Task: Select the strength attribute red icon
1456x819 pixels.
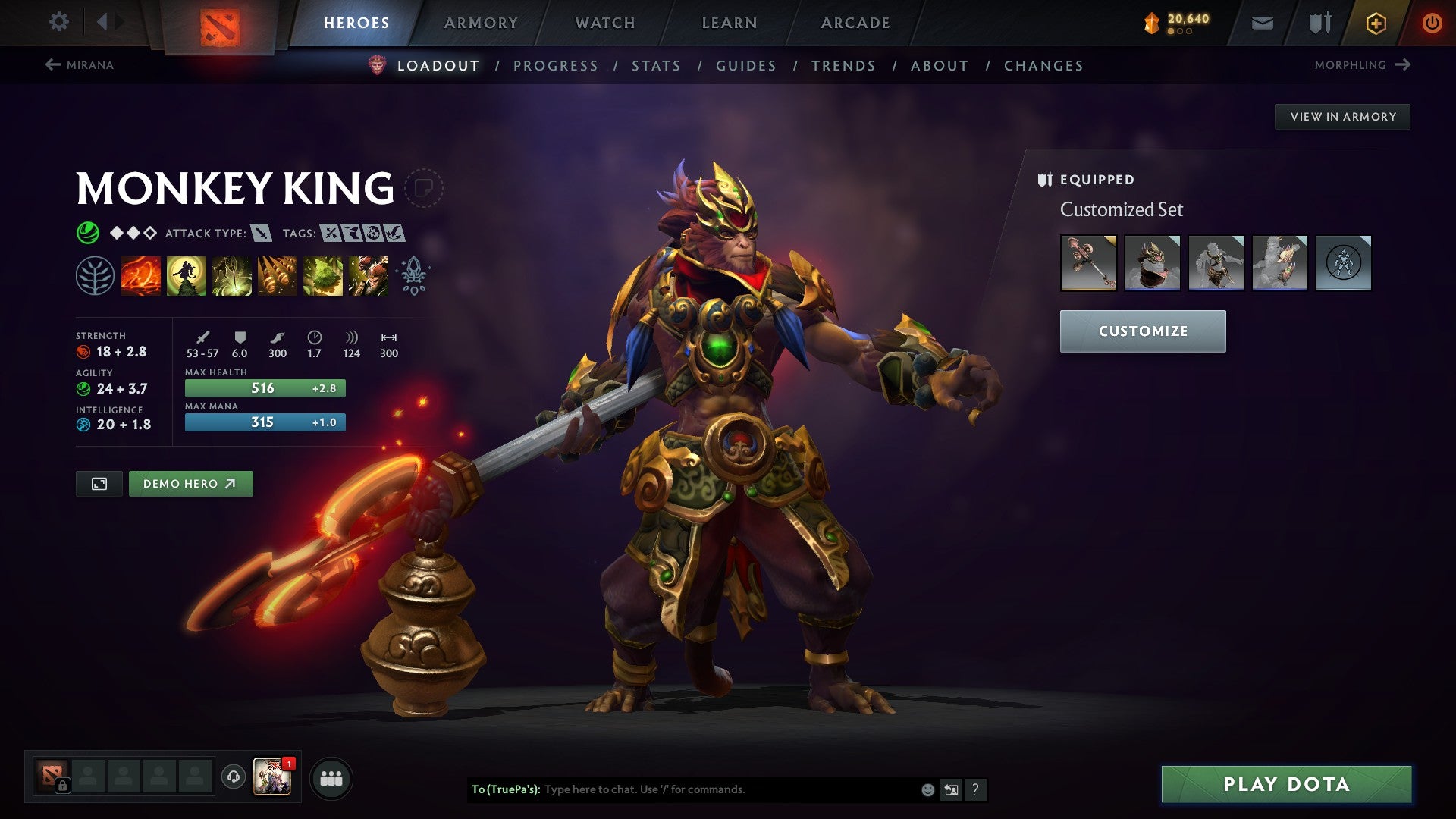Action: click(83, 351)
